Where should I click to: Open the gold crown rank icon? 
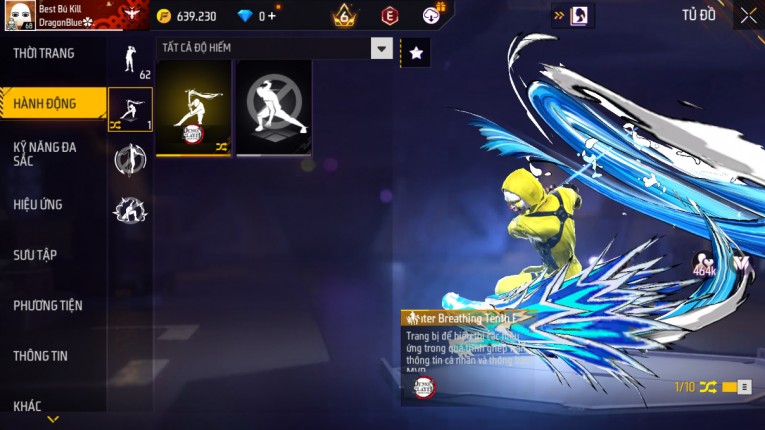coord(345,15)
